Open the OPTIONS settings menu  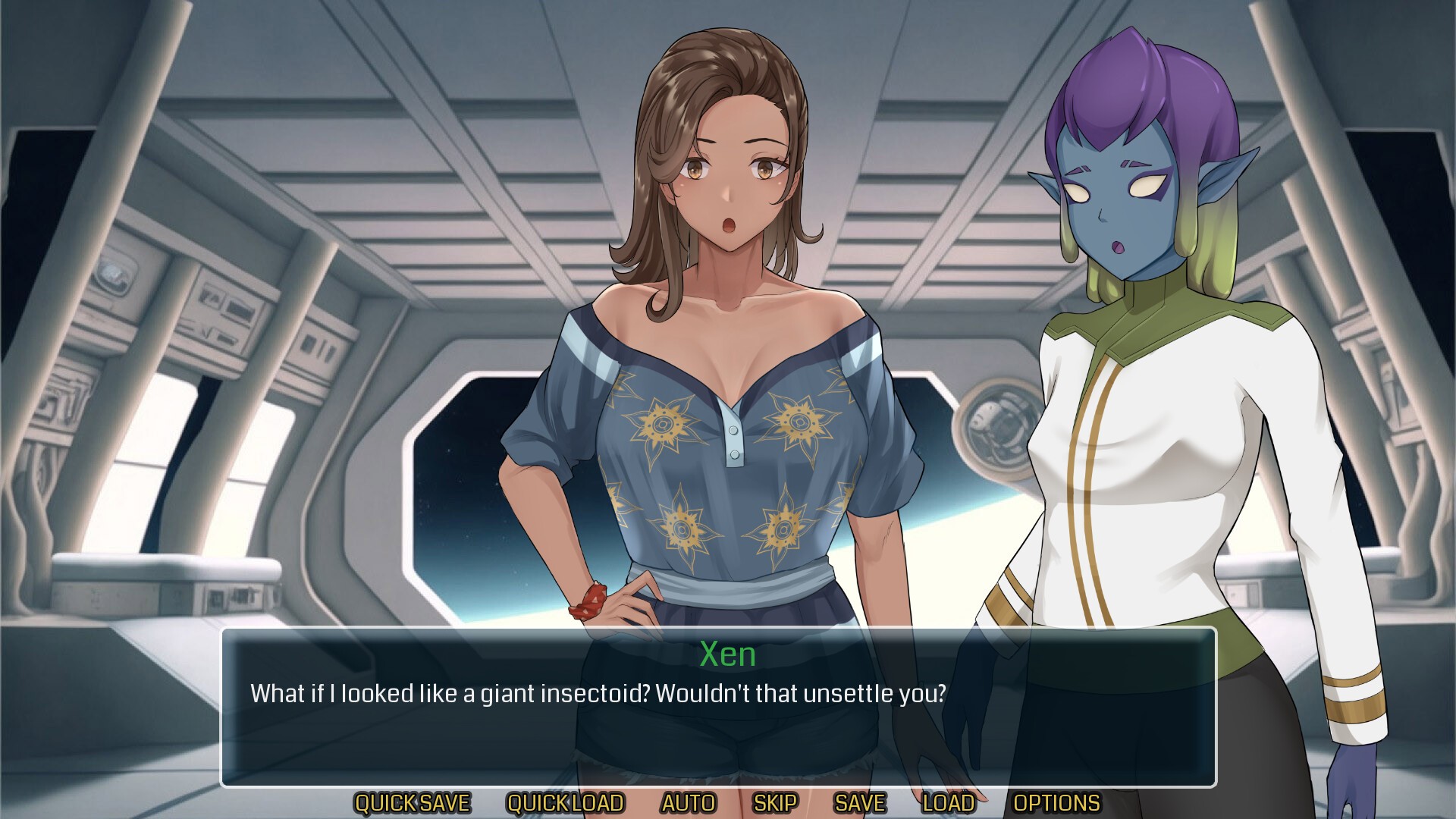[1056, 802]
